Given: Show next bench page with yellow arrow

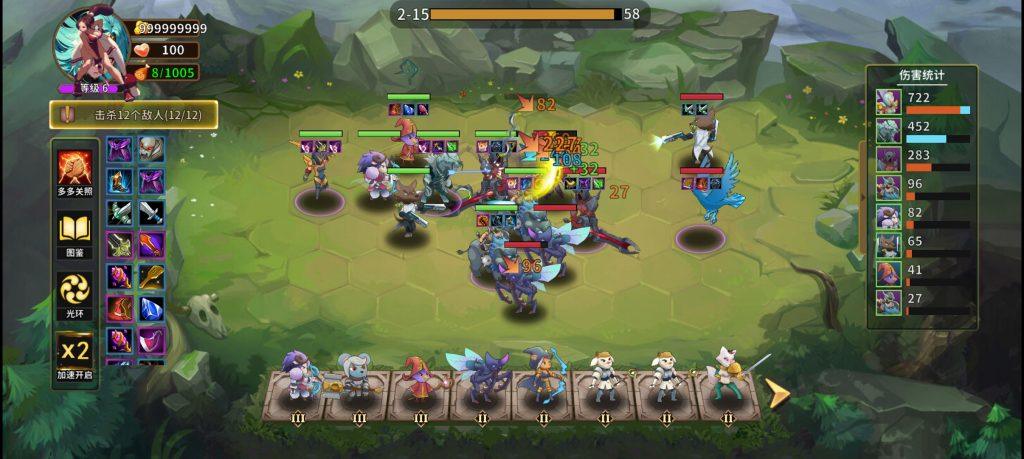Looking at the screenshot, I should (777, 392).
